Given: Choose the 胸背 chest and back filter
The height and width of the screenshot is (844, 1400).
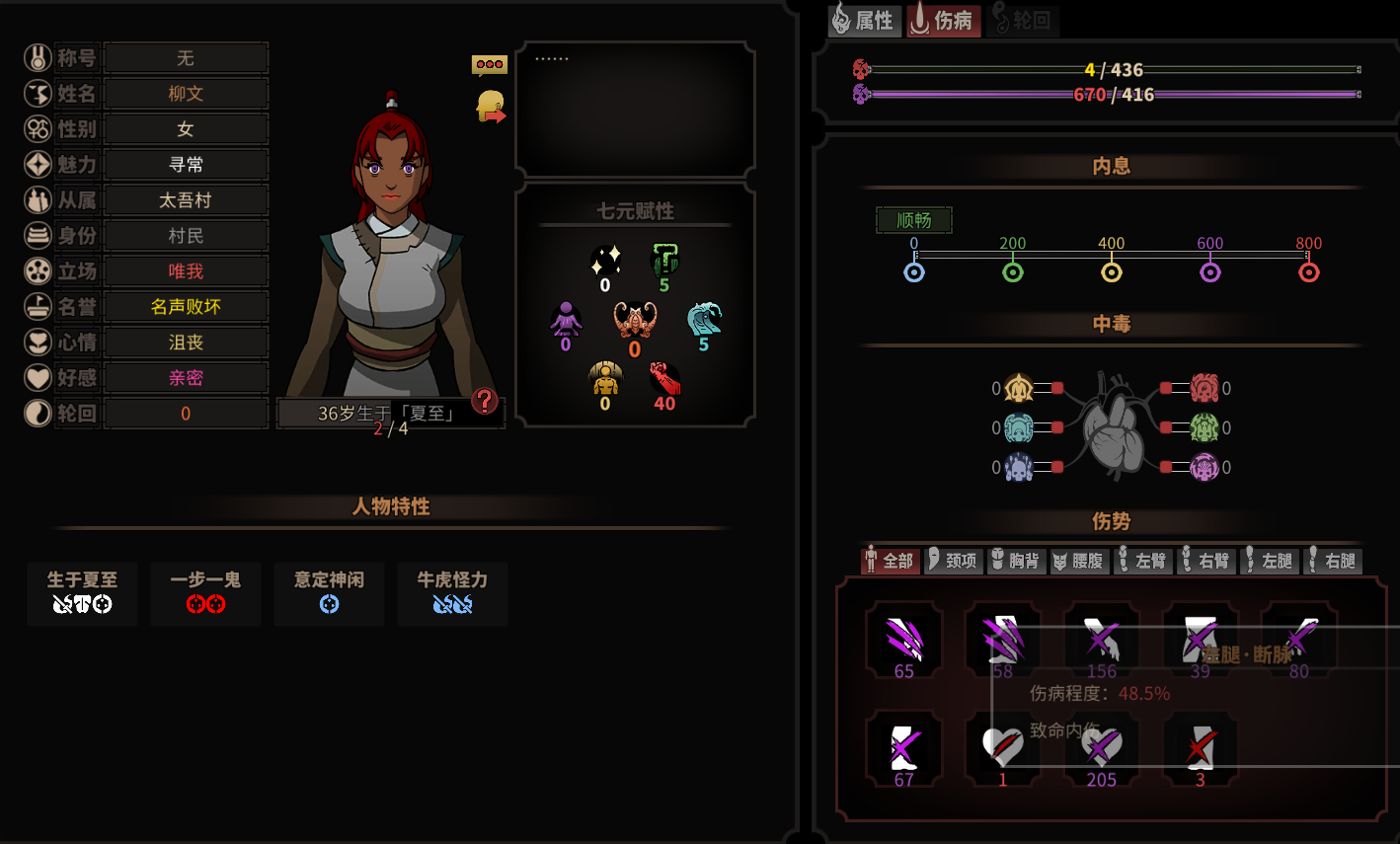Looking at the screenshot, I should tap(1016, 561).
